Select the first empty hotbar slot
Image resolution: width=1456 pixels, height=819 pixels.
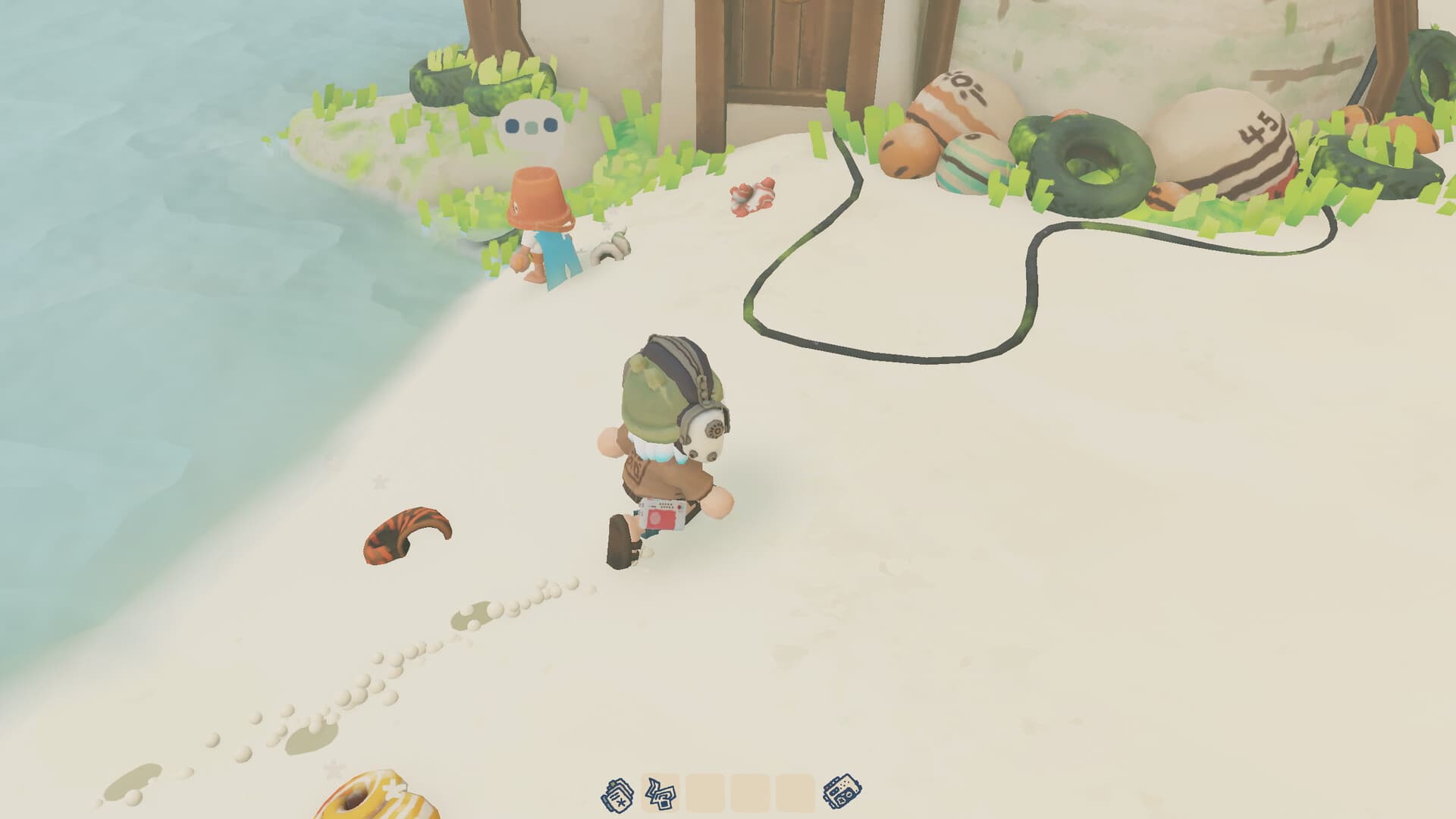click(x=705, y=793)
